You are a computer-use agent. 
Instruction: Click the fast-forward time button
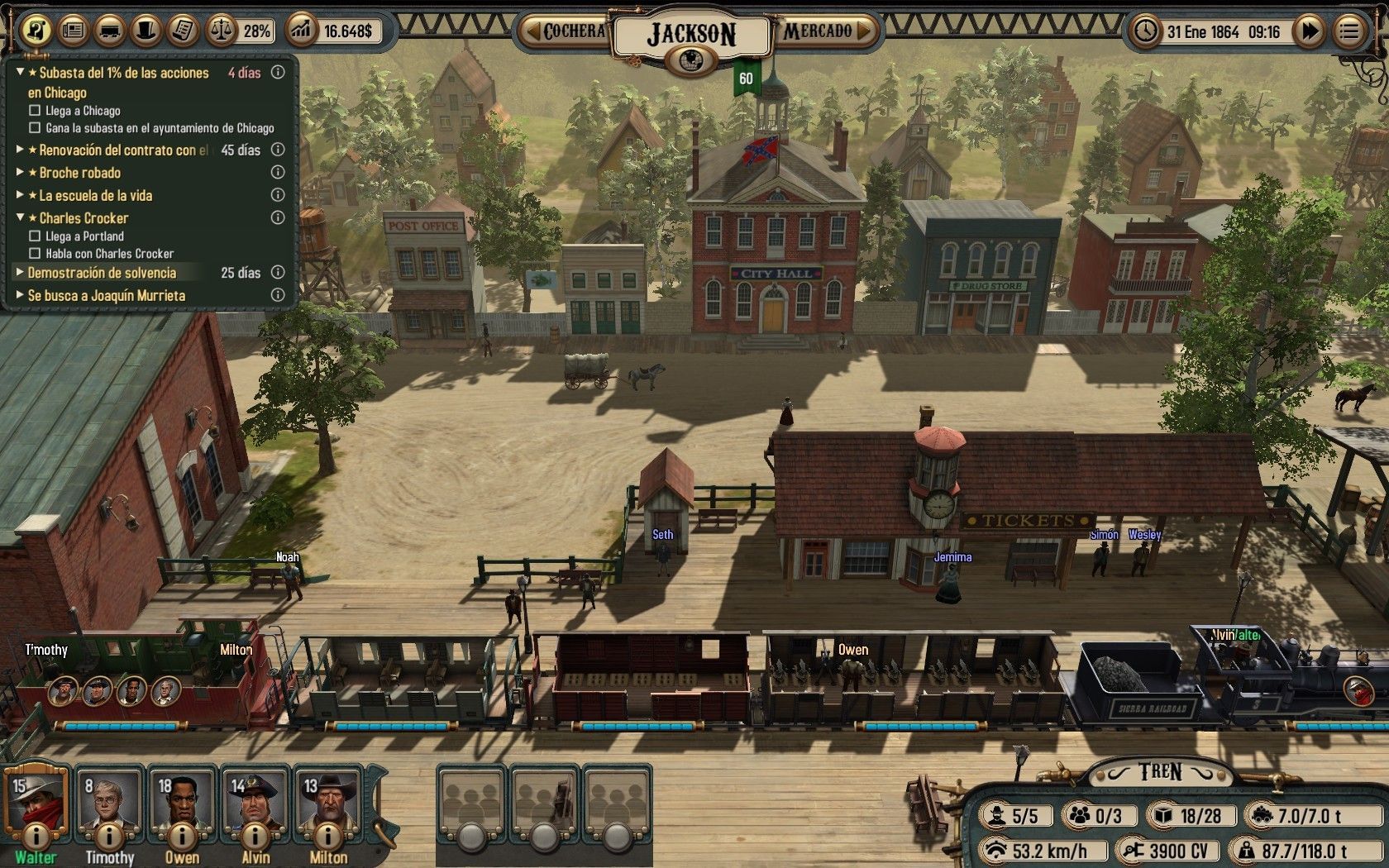pyautogui.click(x=1310, y=31)
